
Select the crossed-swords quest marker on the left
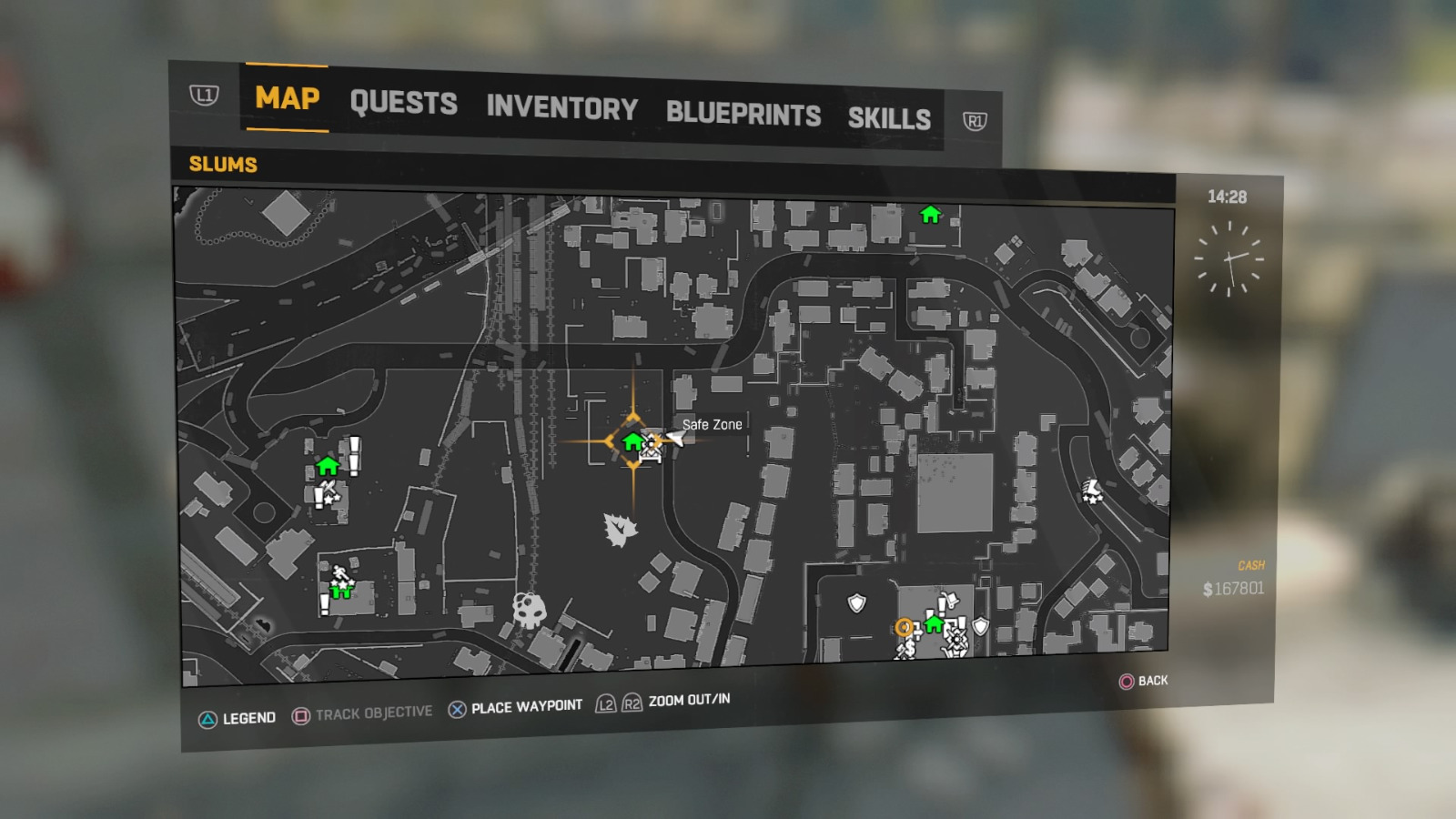(x=329, y=487)
